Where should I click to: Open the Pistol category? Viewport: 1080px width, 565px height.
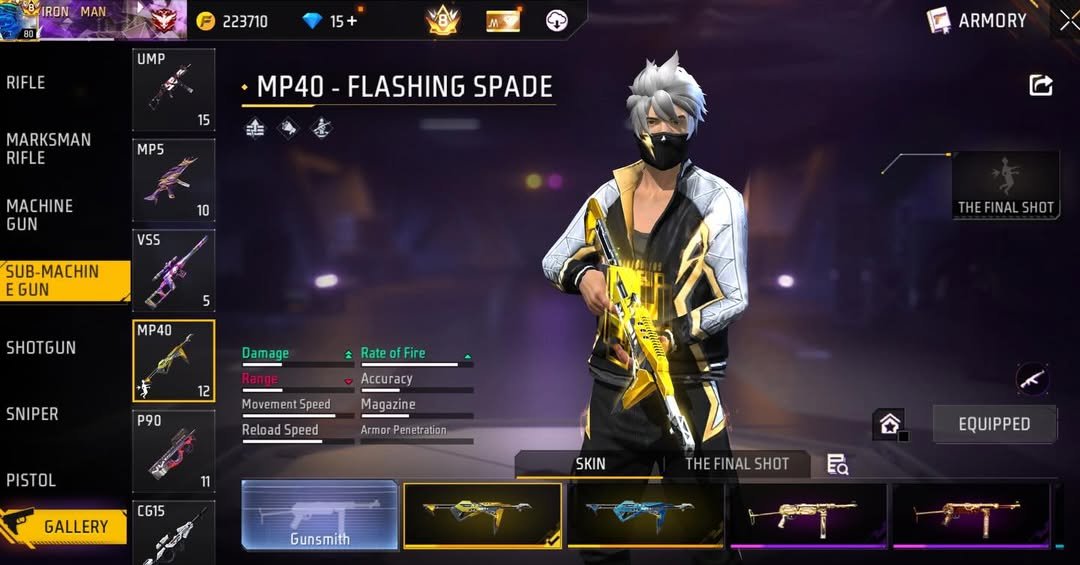tap(31, 480)
